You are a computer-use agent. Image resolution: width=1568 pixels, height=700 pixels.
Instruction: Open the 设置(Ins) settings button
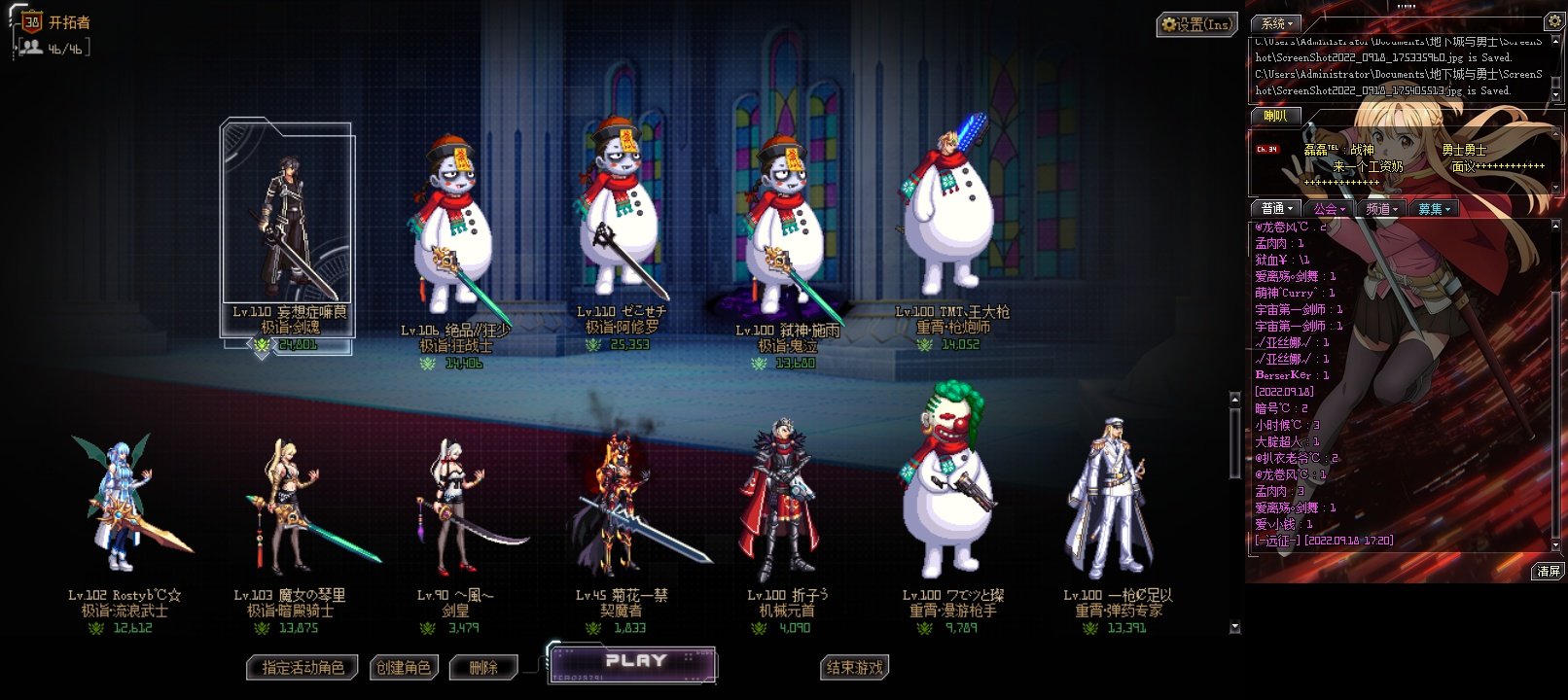[x=1196, y=24]
